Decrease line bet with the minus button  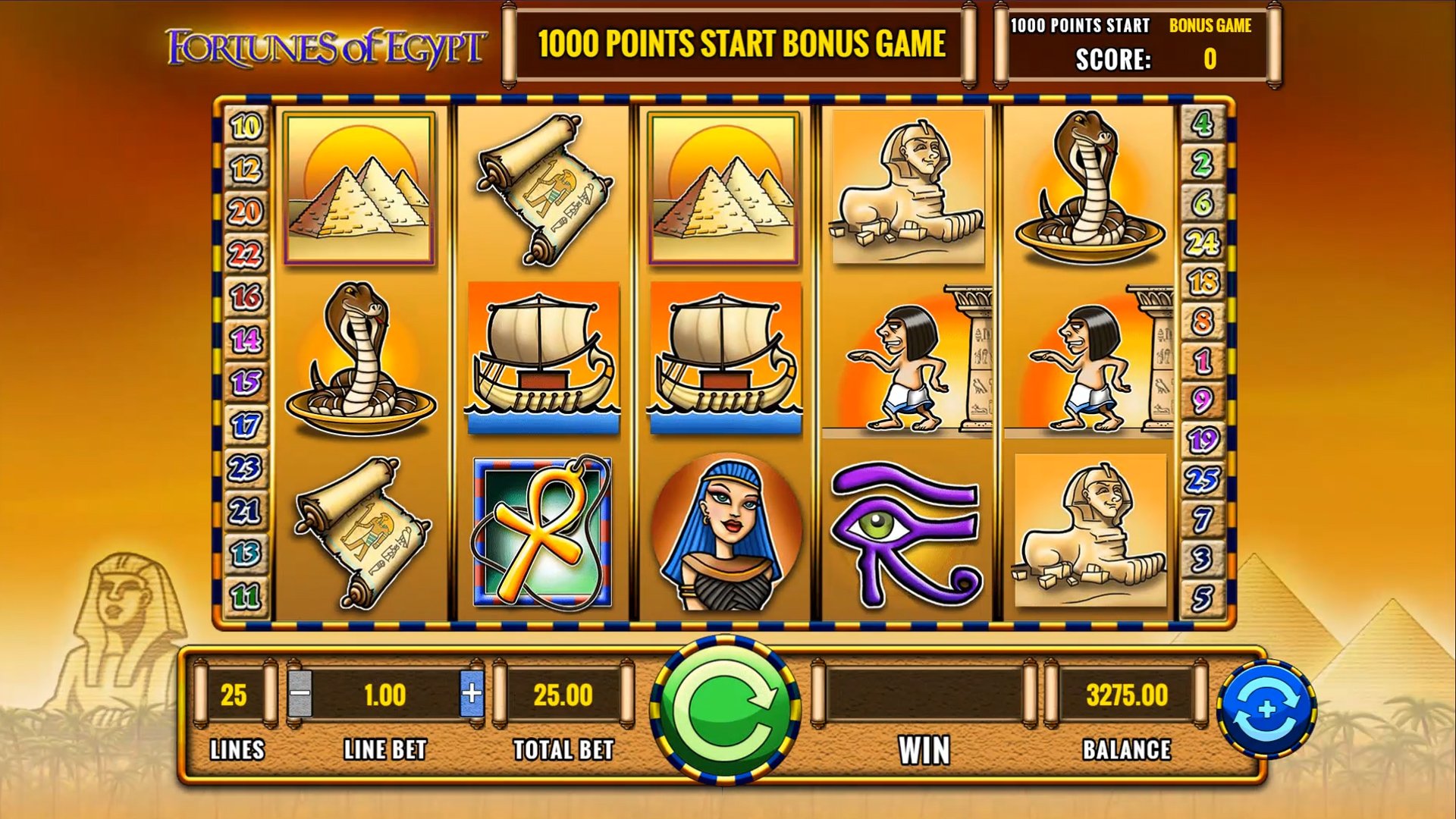coord(300,693)
